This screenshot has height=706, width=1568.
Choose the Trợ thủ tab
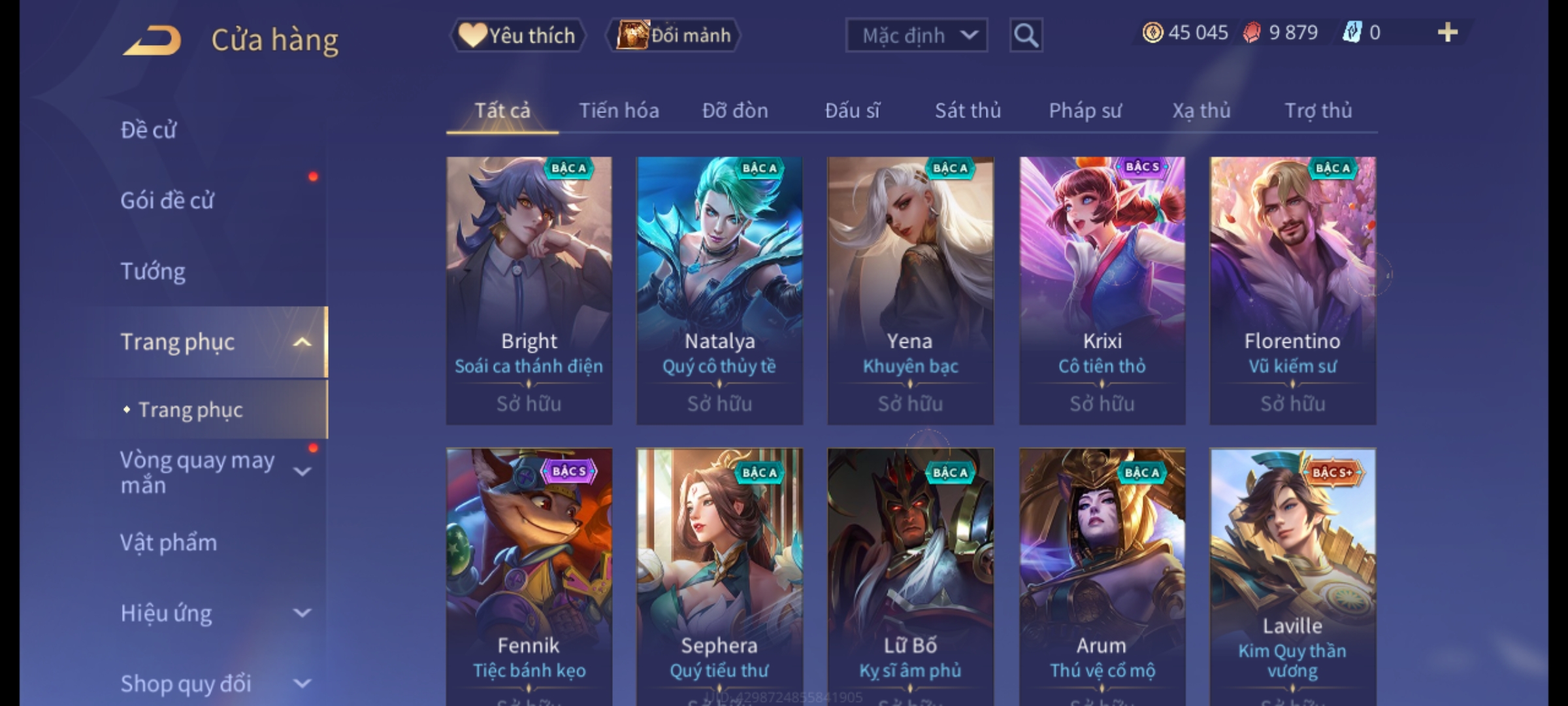pyautogui.click(x=1318, y=110)
